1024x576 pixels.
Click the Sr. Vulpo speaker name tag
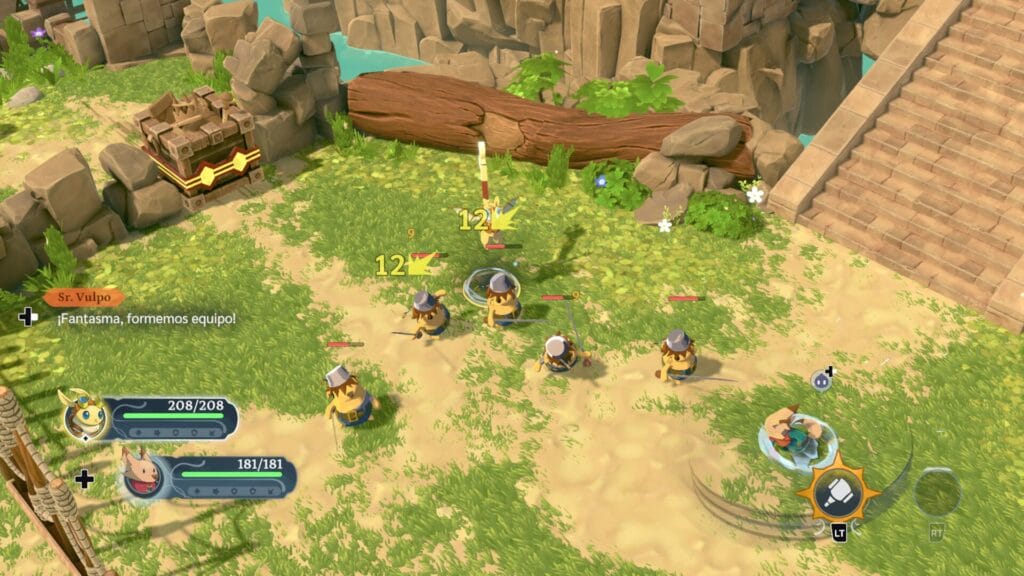point(84,297)
